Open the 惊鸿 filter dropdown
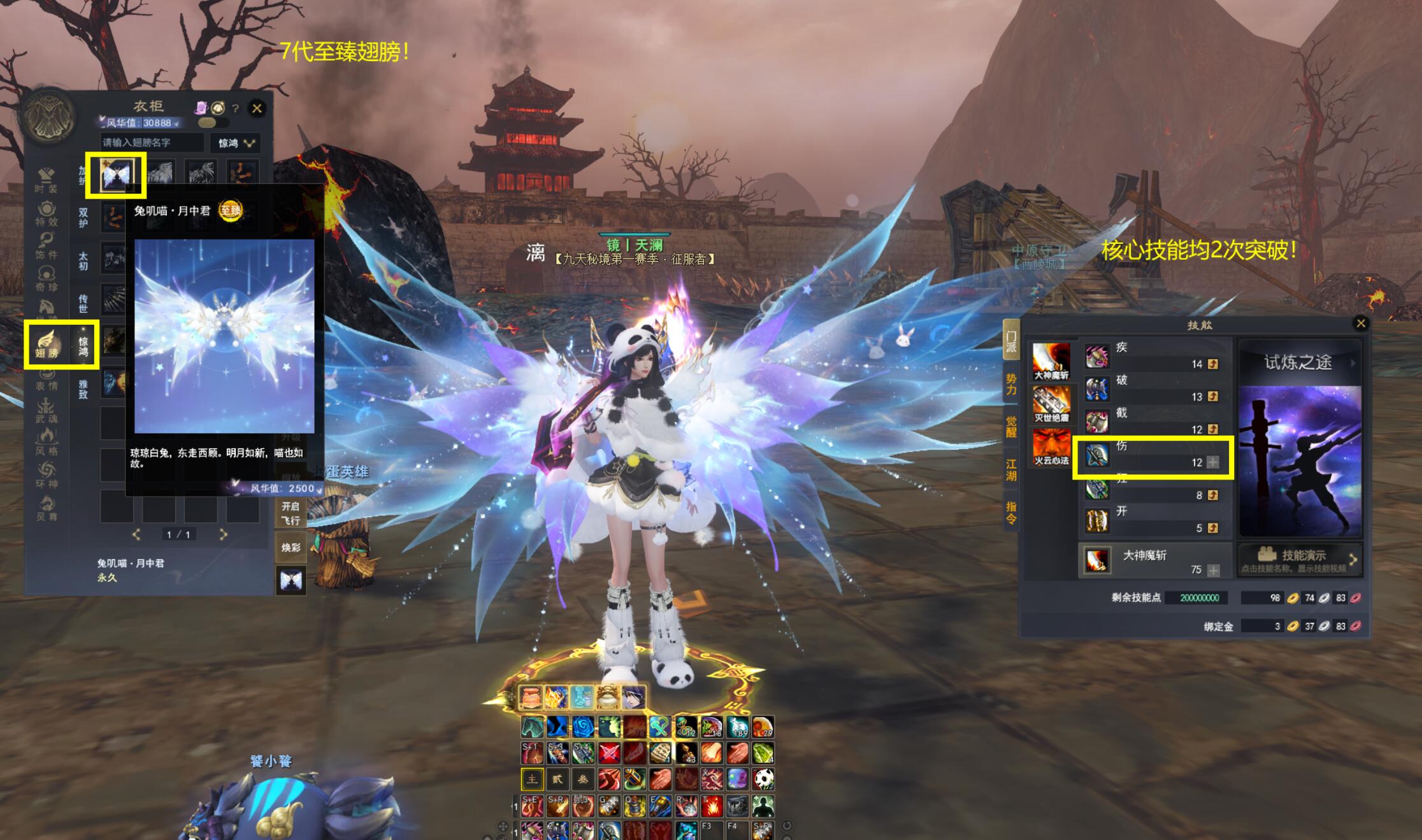 (236, 143)
